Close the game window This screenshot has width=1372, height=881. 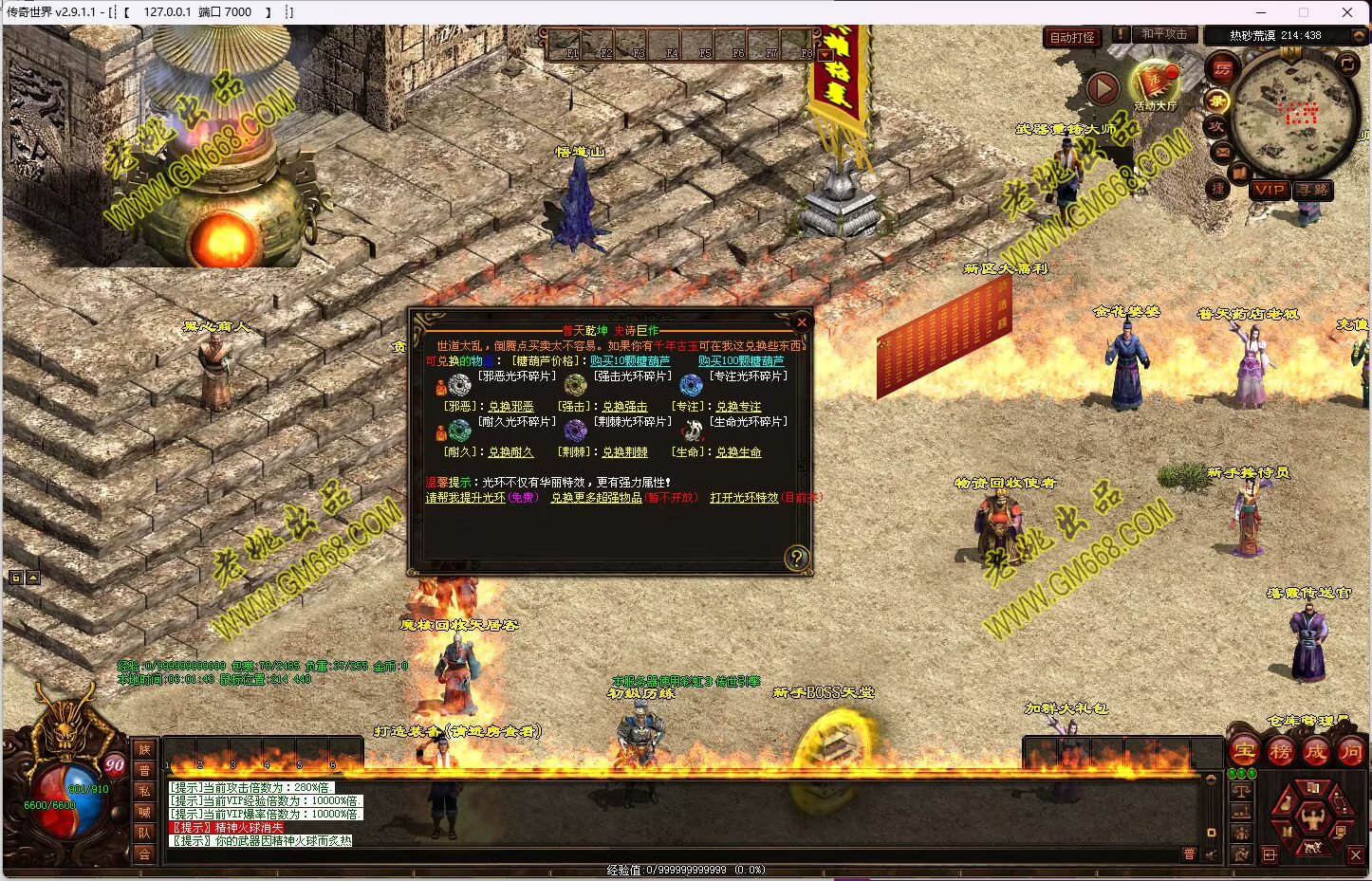pos(1347,12)
